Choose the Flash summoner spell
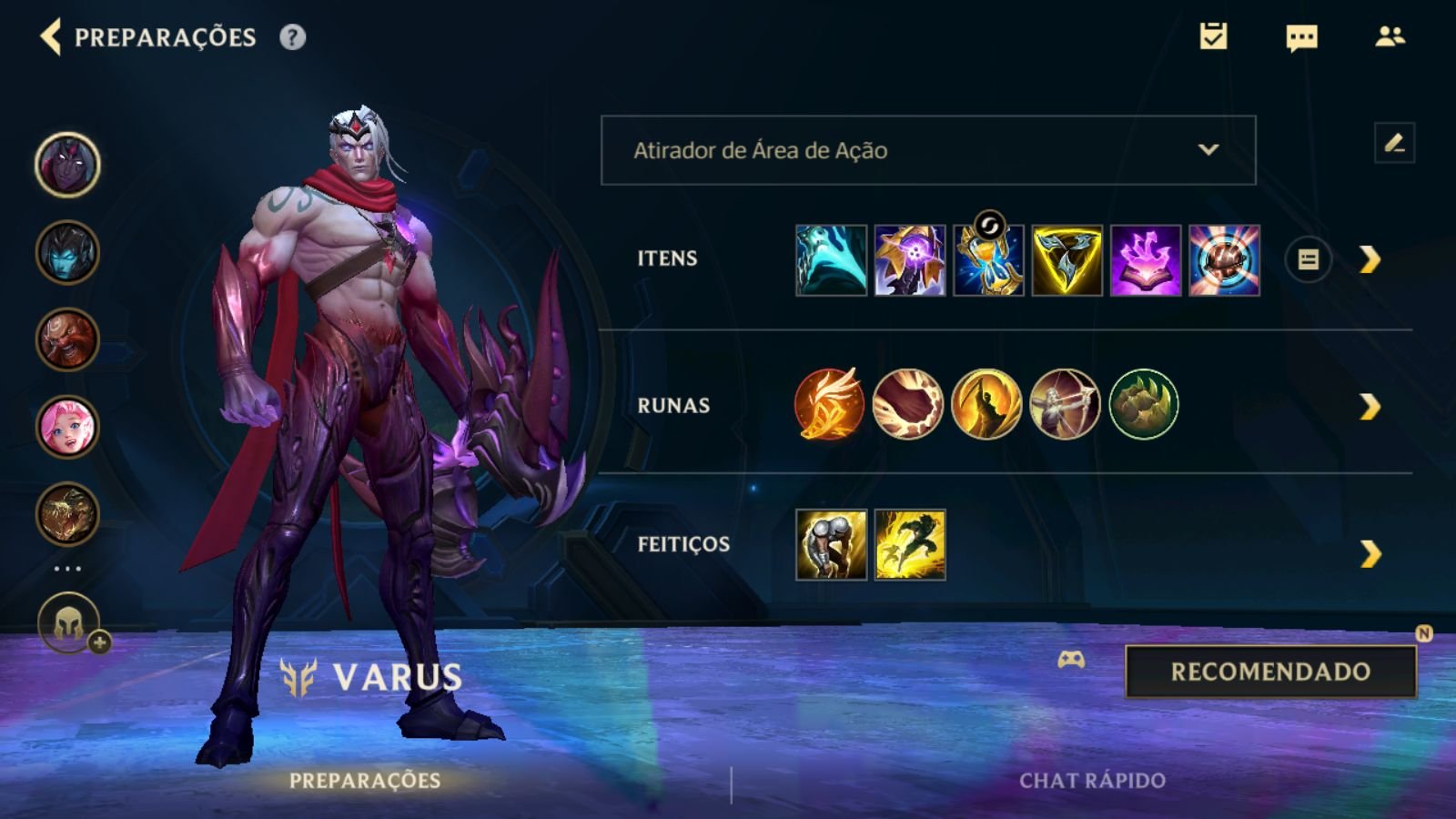Image resolution: width=1456 pixels, height=819 pixels. point(910,545)
